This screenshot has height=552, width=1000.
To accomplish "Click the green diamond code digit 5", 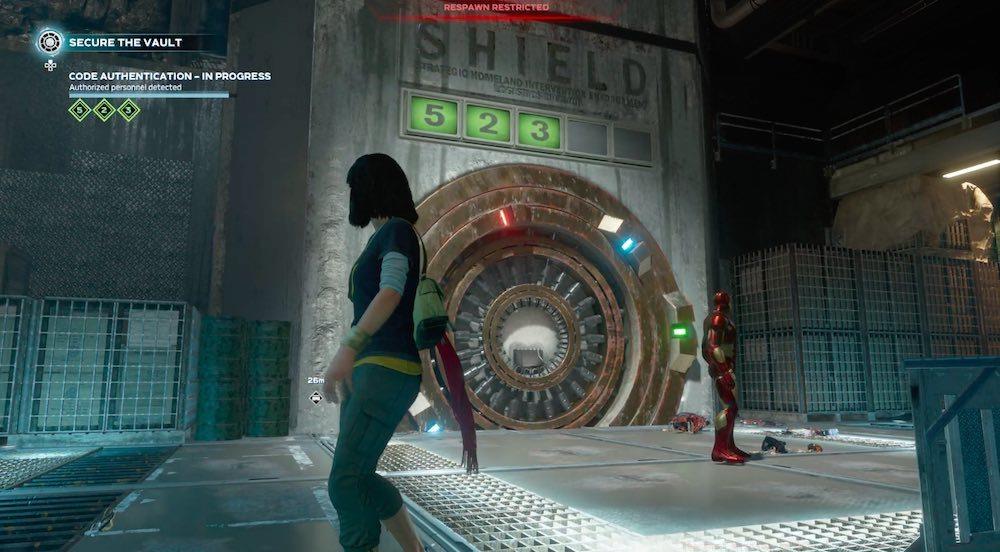I will (80, 110).
